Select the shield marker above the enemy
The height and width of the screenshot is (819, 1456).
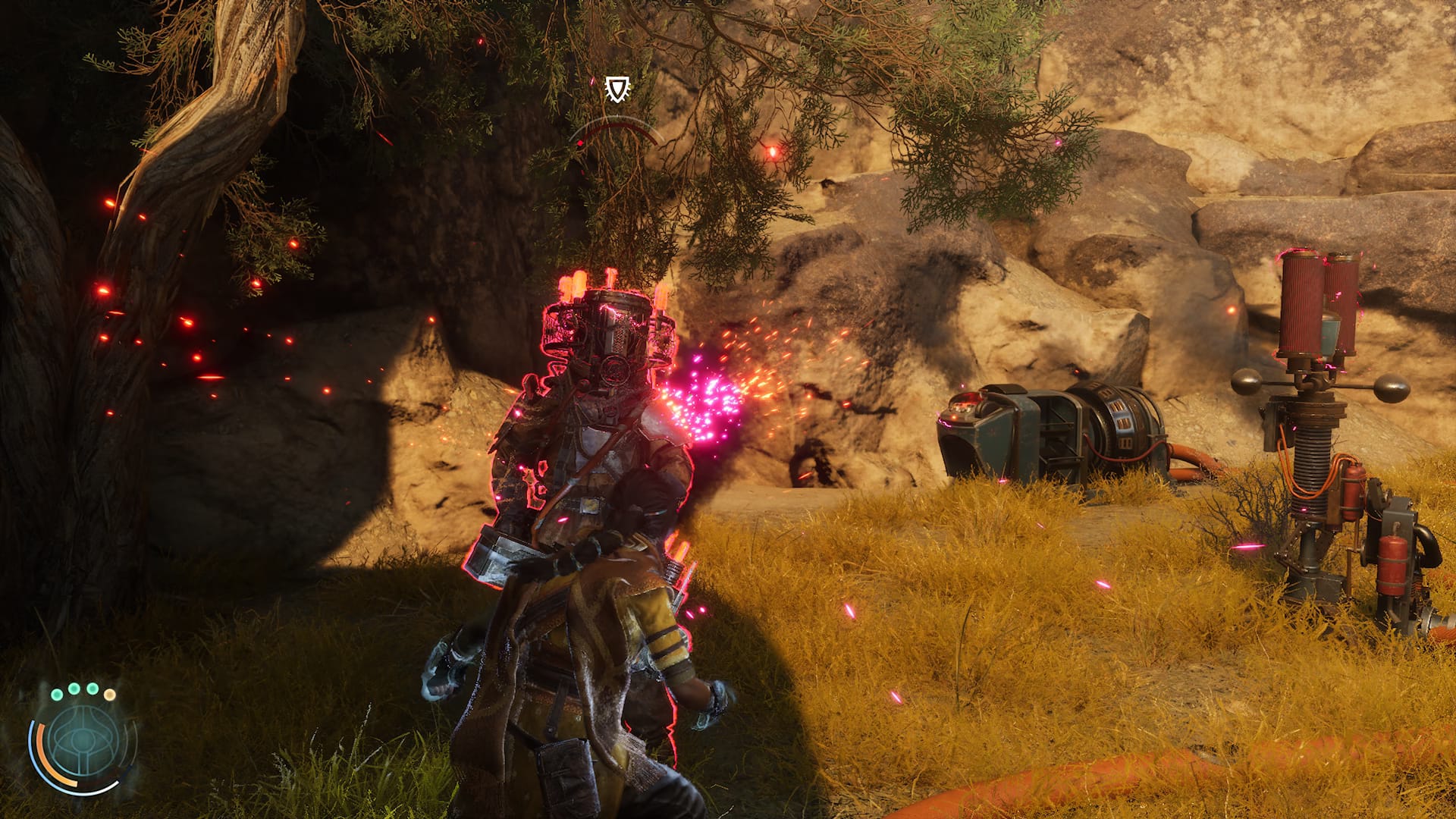[x=615, y=89]
